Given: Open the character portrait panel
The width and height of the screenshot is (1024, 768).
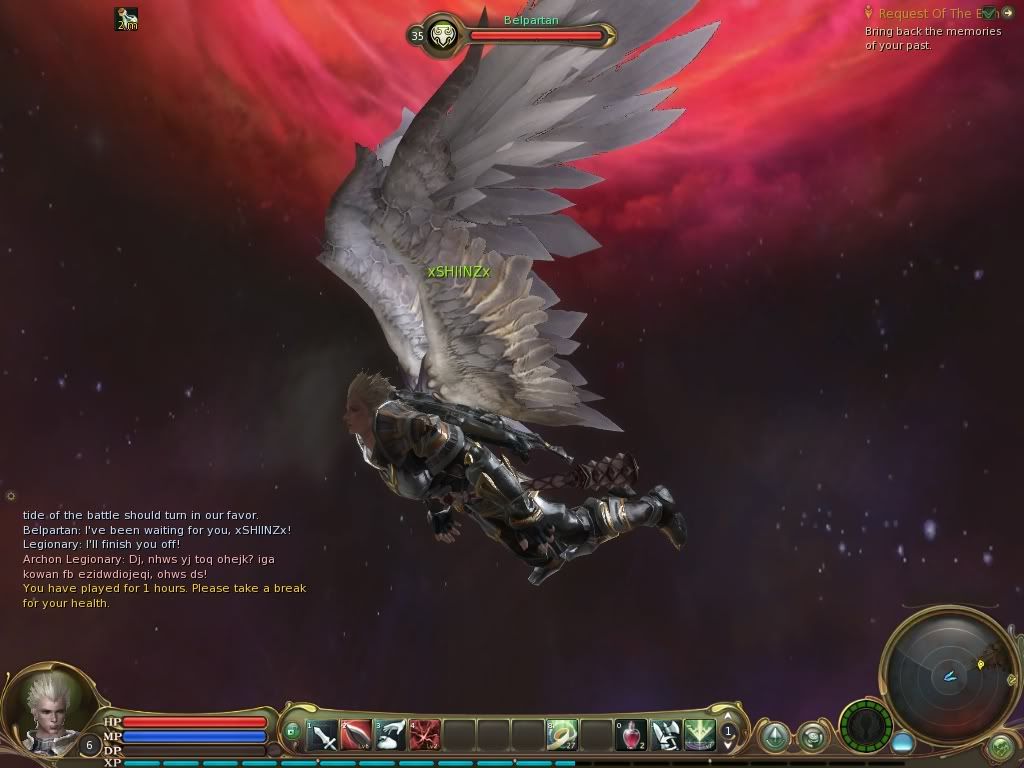Looking at the screenshot, I should 46,708.
